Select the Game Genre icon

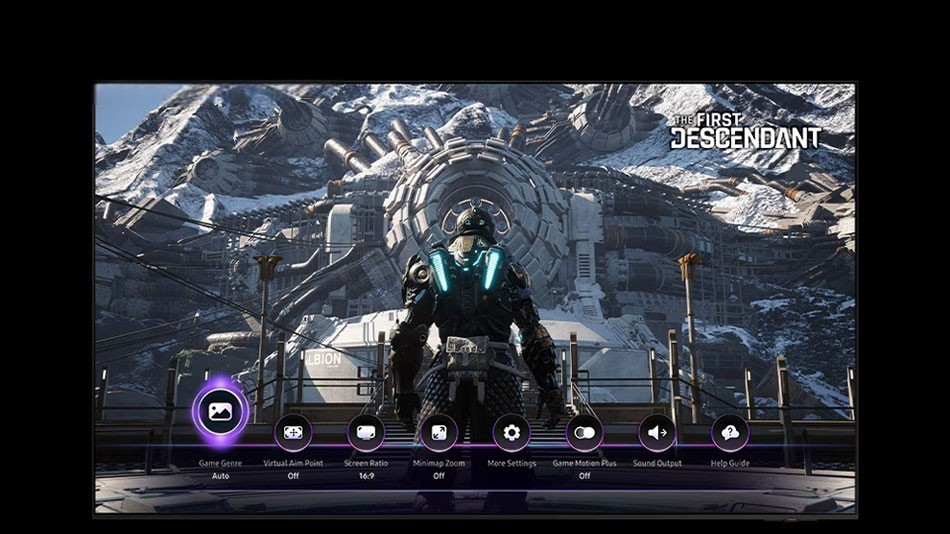[x=220, y=410]
